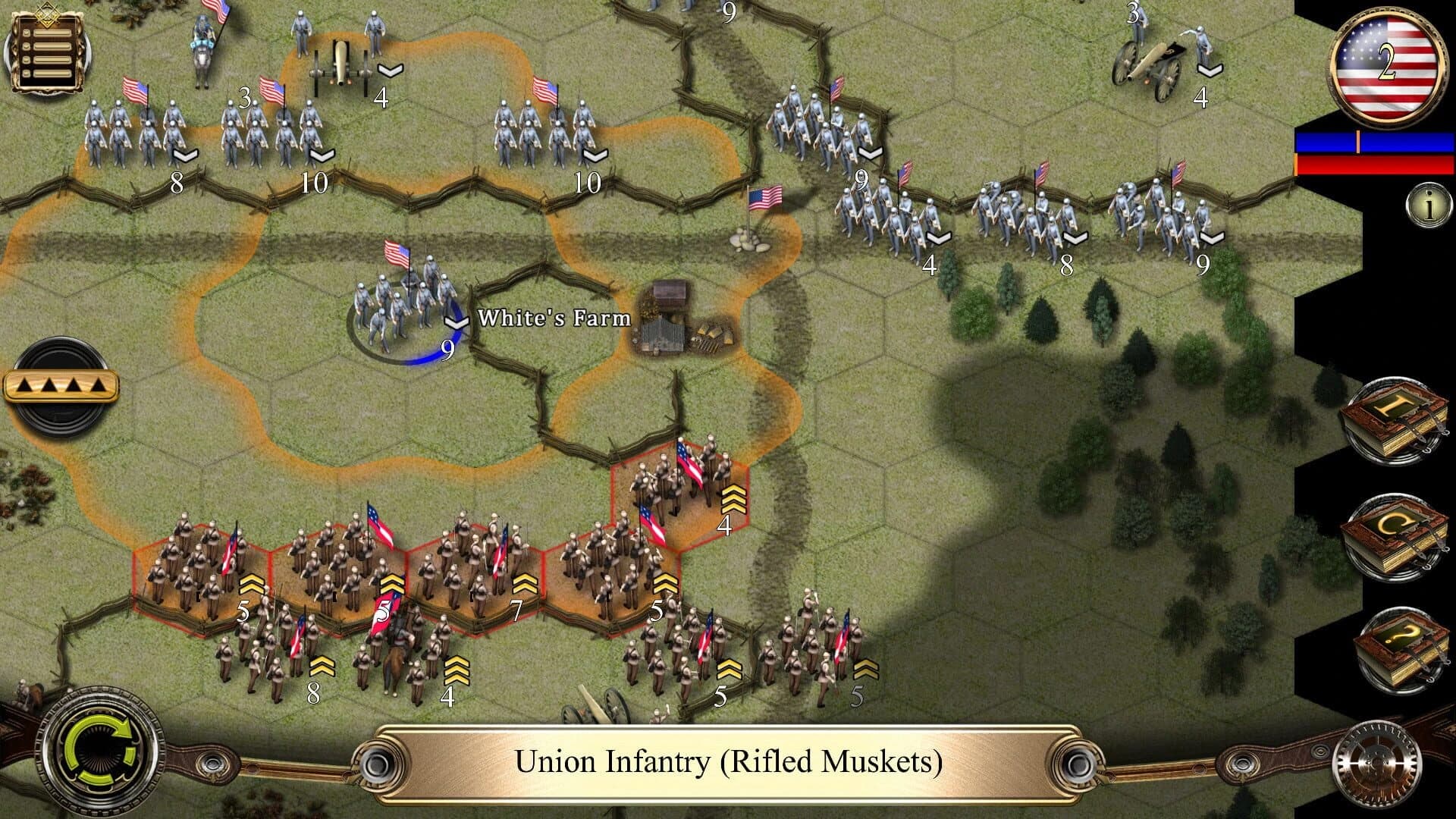This screenshot has height=819, width=1456.
Task: Click the four-triangle control on the left edge
Action: (x=62, y=385)
